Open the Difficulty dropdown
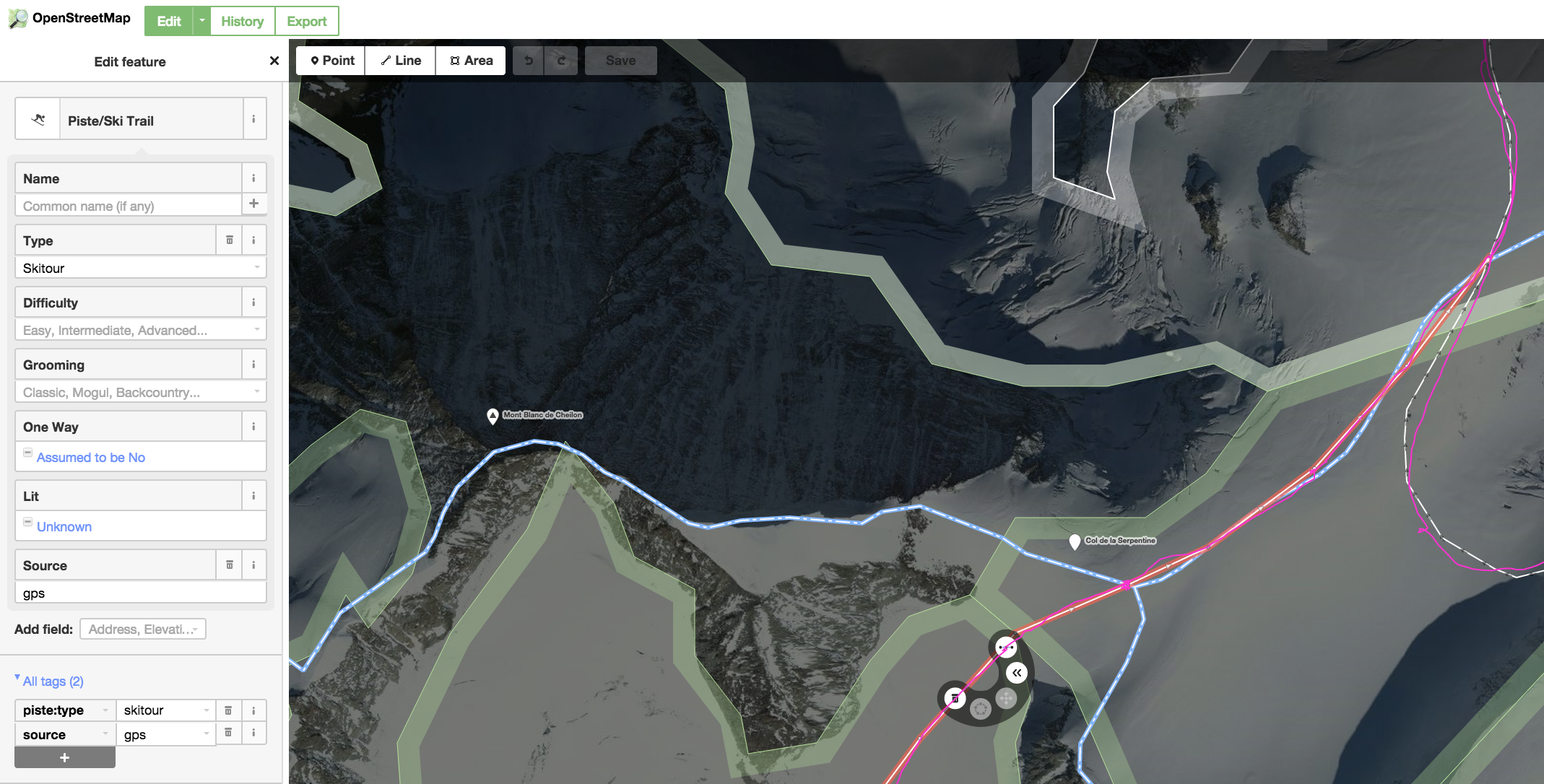 140,330
